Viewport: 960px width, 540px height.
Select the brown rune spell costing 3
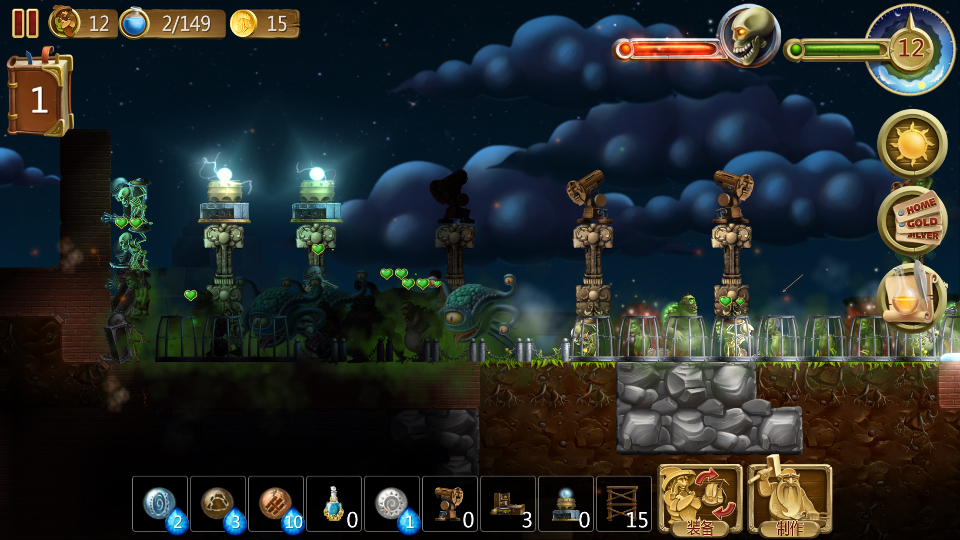click(218, 504)
